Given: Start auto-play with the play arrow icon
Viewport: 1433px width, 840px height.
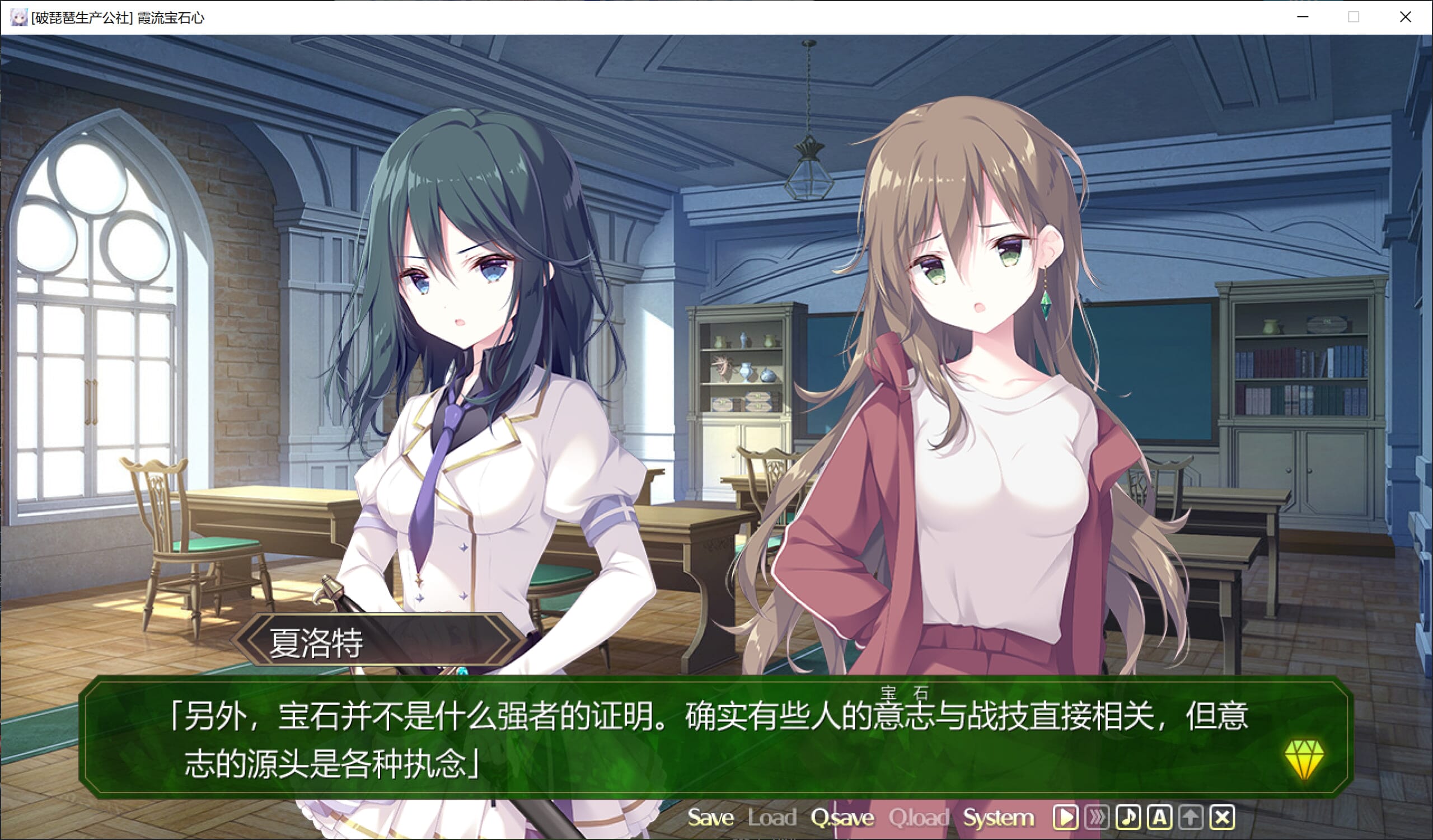Looking at the screenshot, I should [1065, 818].
